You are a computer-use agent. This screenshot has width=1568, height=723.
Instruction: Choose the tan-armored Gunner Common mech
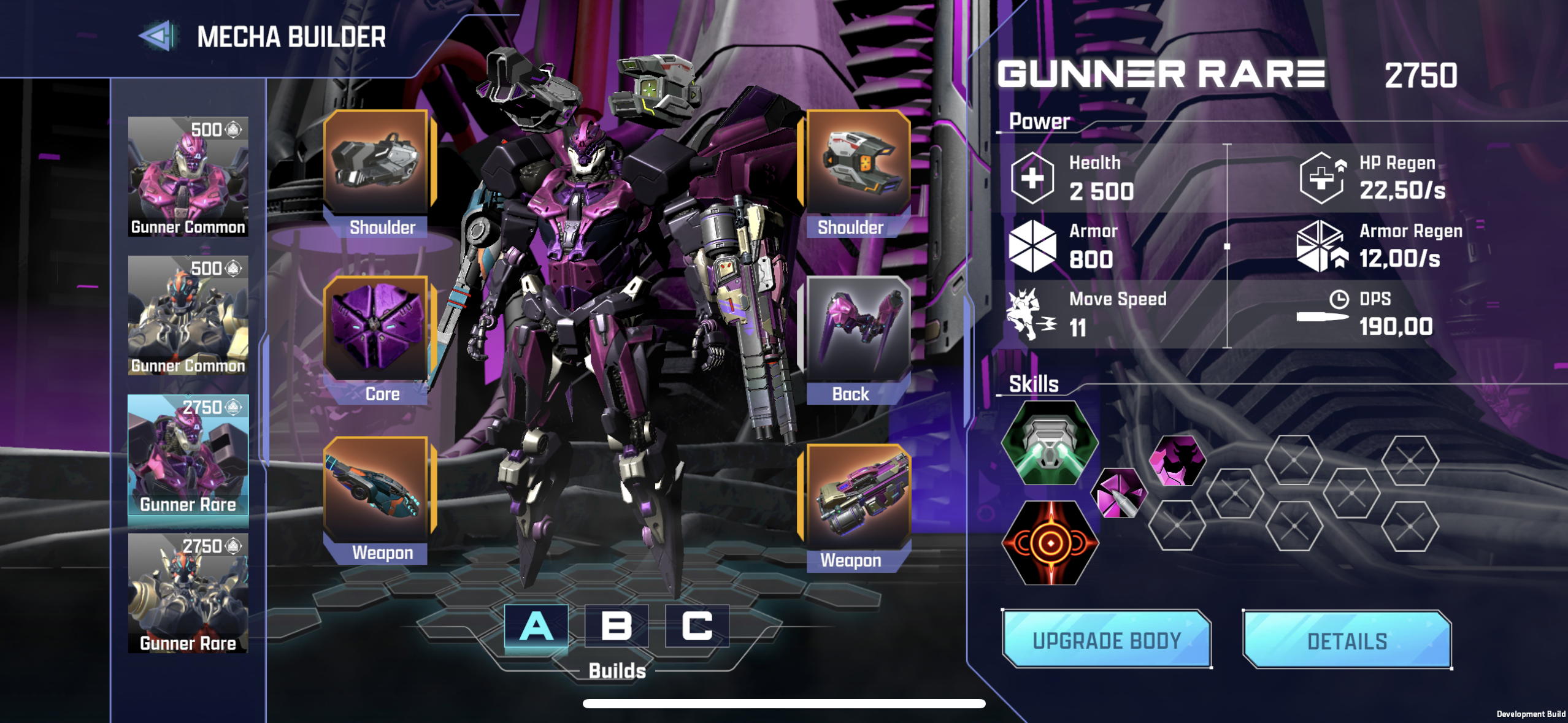tap(188, 315)
